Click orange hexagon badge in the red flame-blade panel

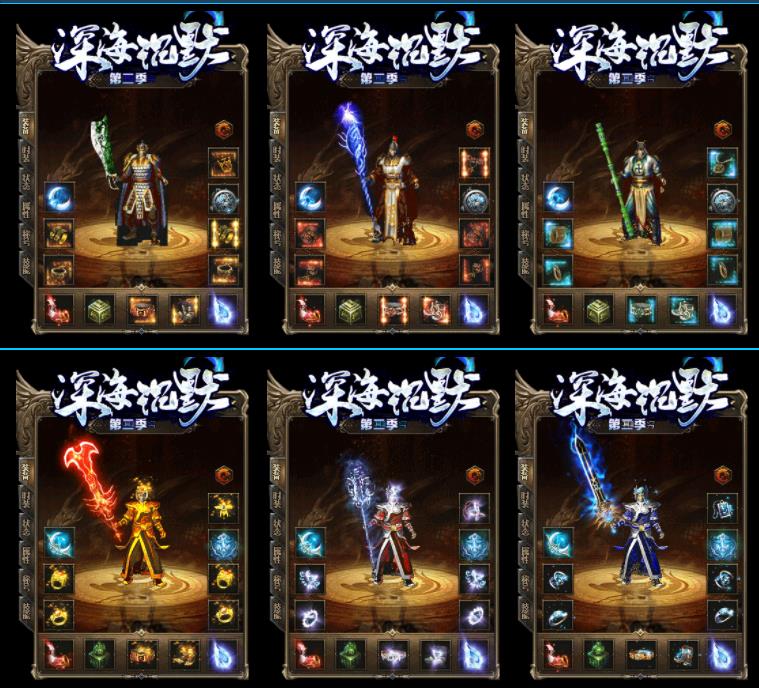(222, 475)
